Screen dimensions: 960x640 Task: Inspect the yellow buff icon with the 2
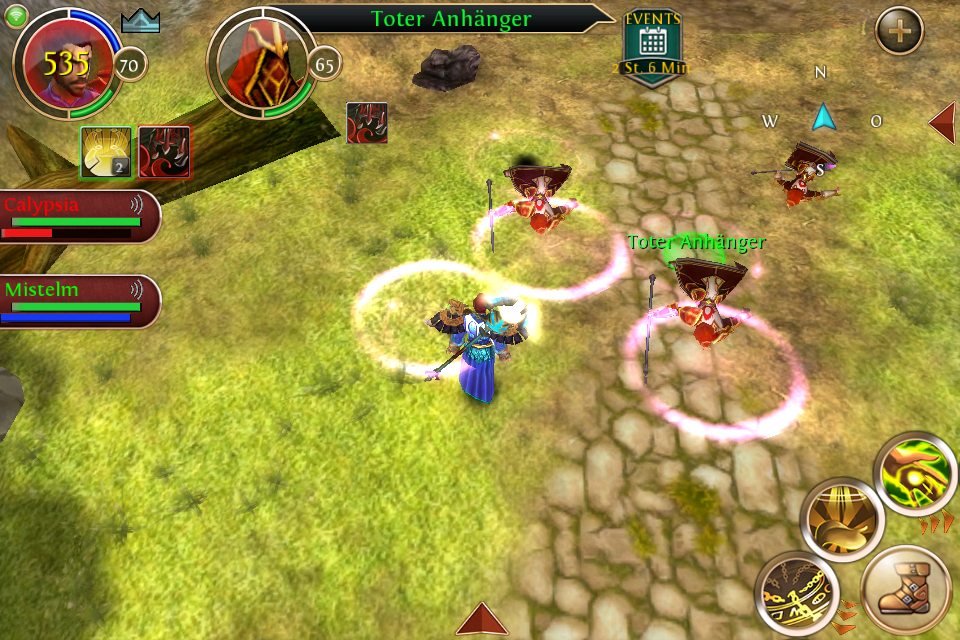coord(106,152)
